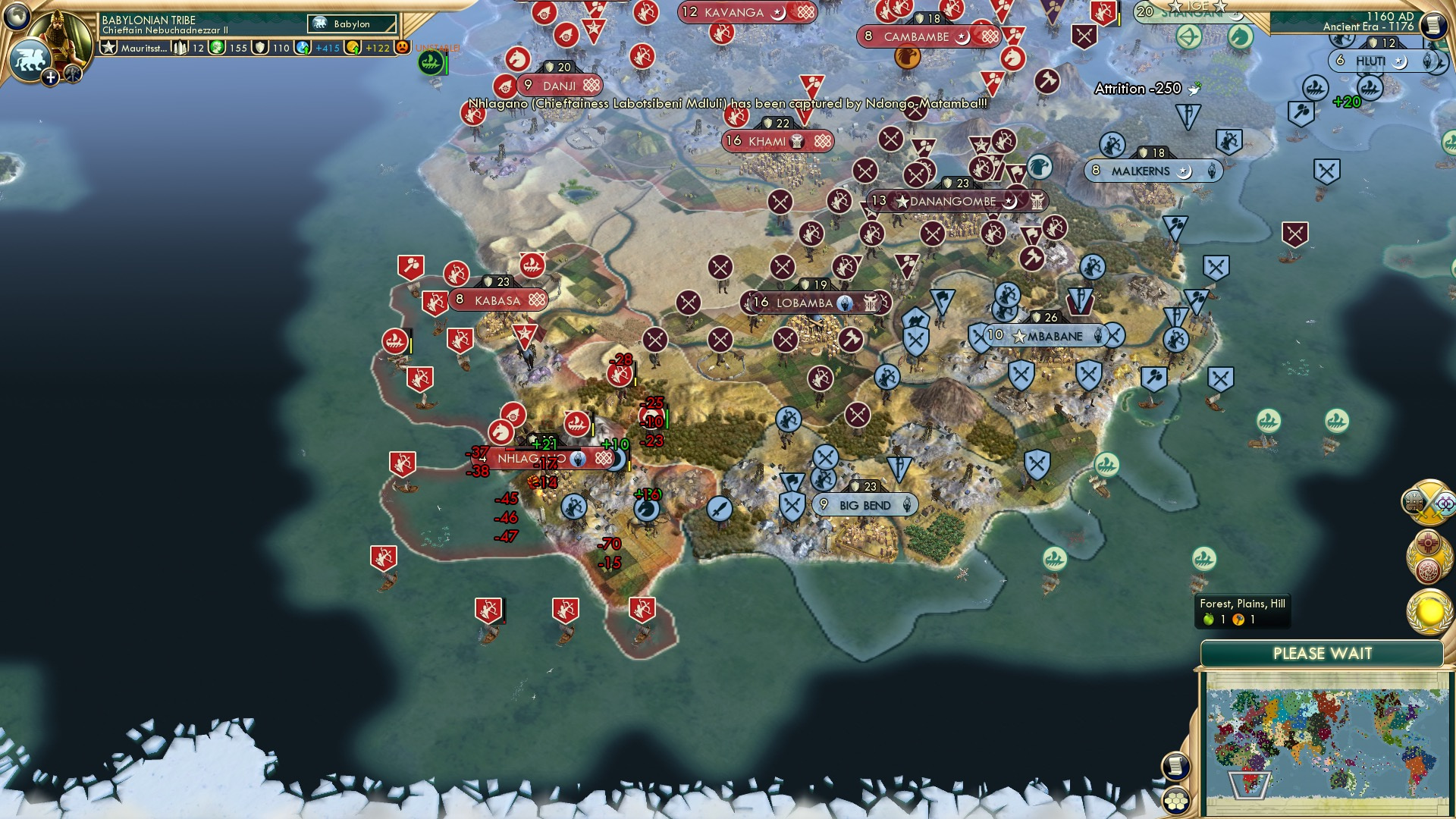Click the globe icon in the top-left corner
Screen dimensions: 1456x819
click(x=17, y=17)
